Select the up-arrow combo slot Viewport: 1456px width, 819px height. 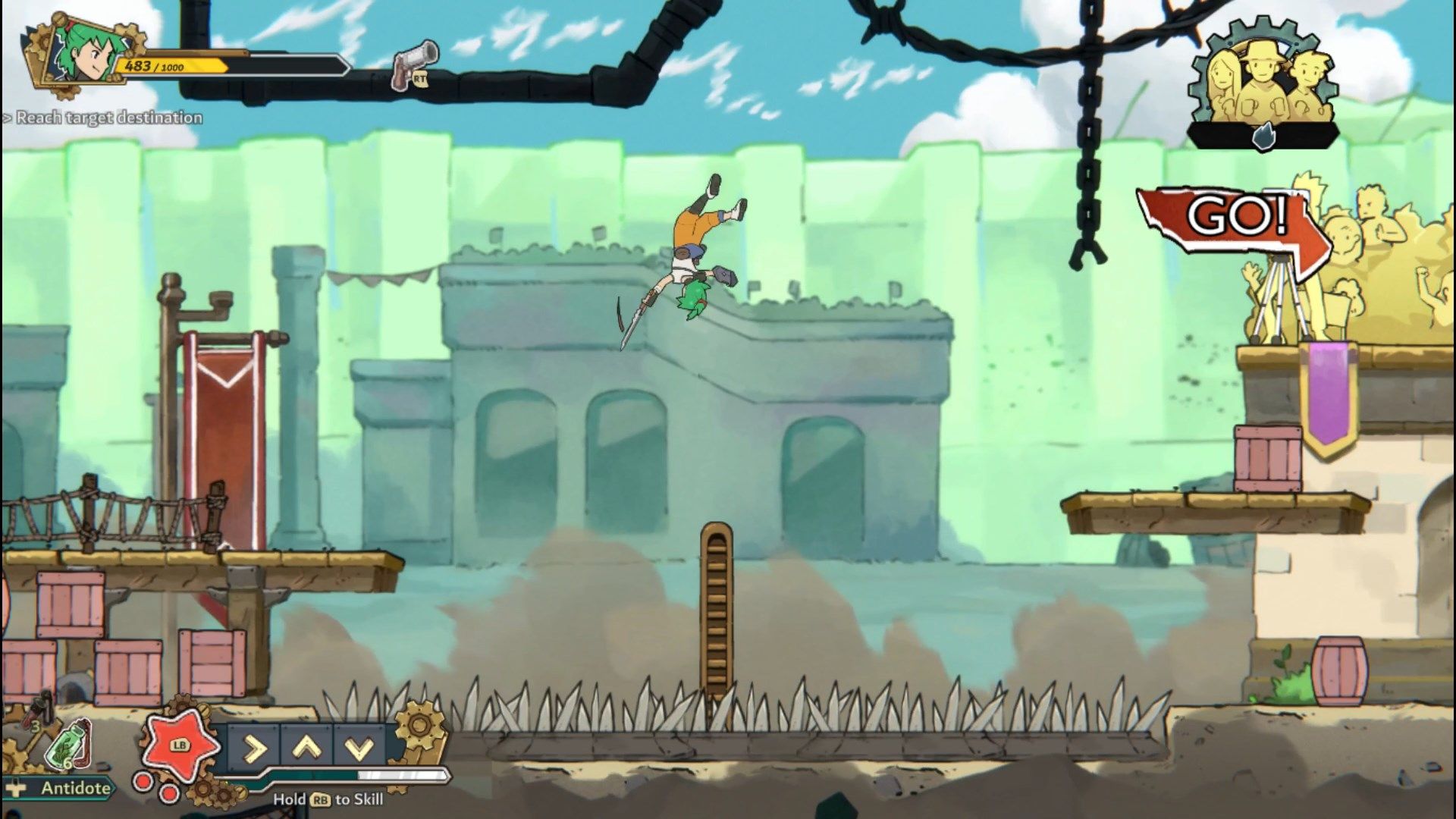306,748
